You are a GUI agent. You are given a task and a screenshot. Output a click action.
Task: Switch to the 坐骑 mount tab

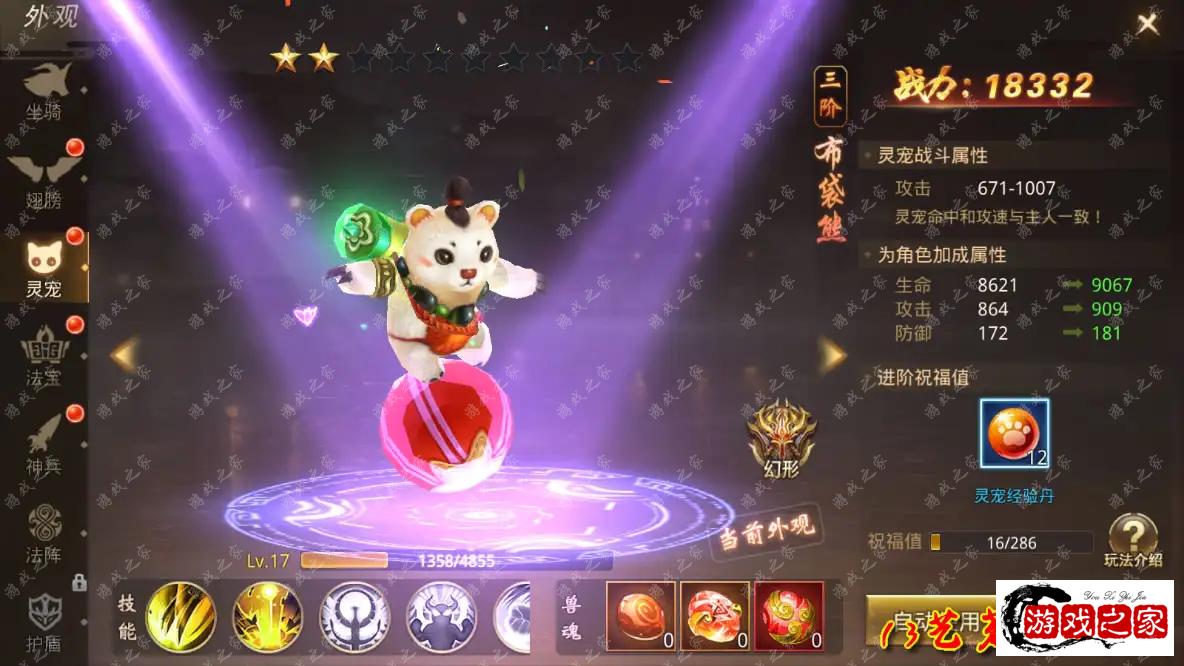44,92
